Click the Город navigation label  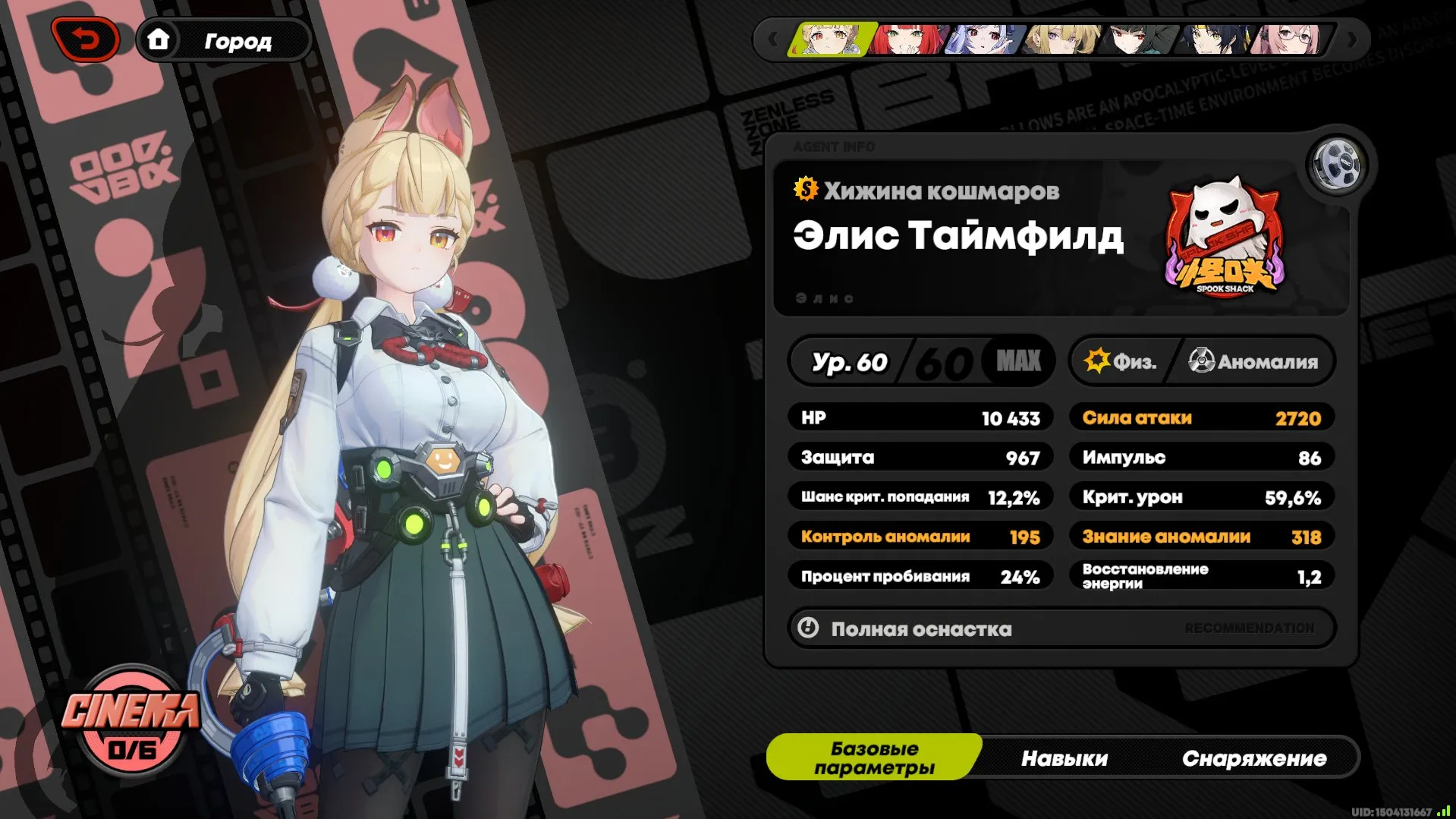click(x=237, y=41)
